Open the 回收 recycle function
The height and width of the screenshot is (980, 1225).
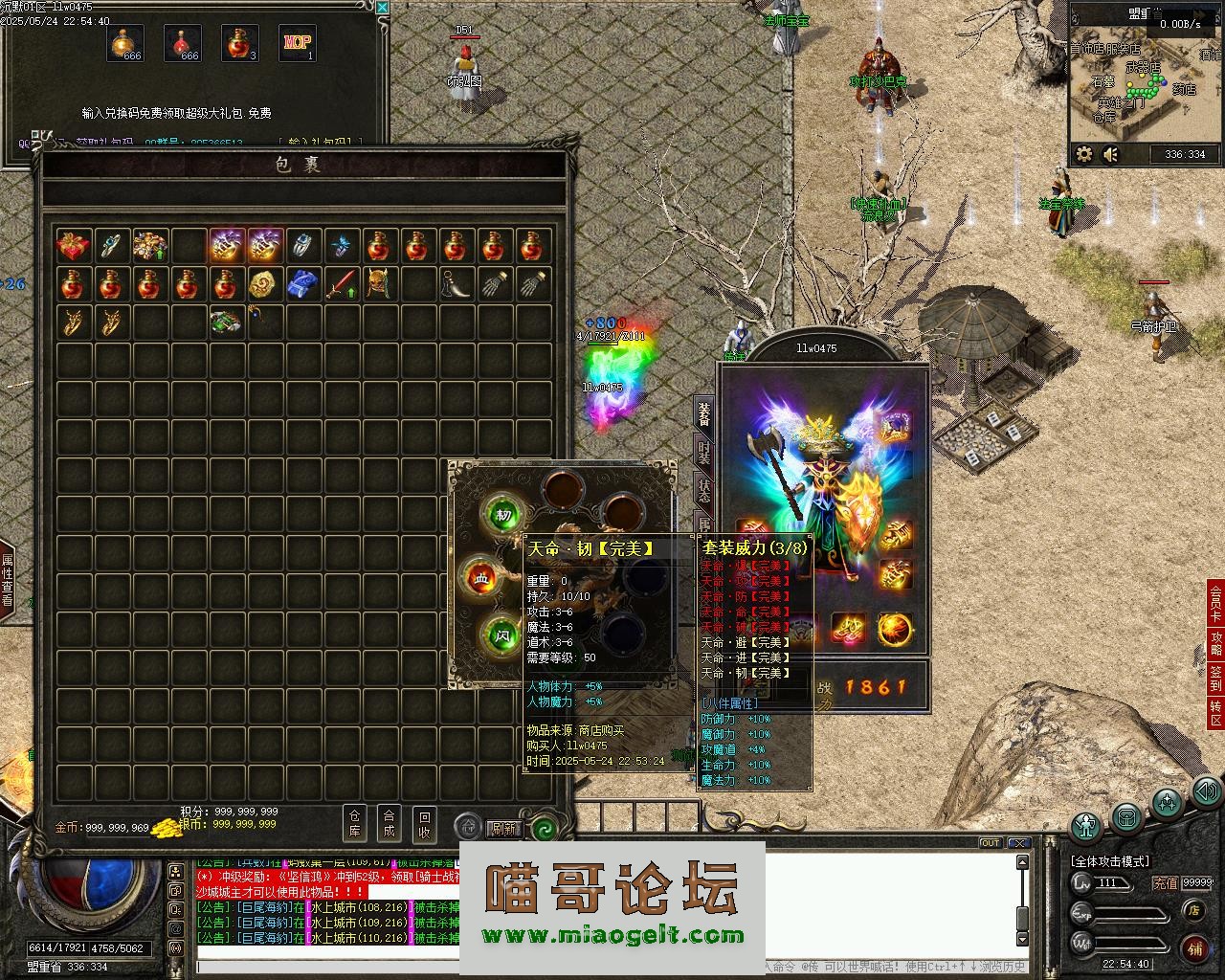424,823
